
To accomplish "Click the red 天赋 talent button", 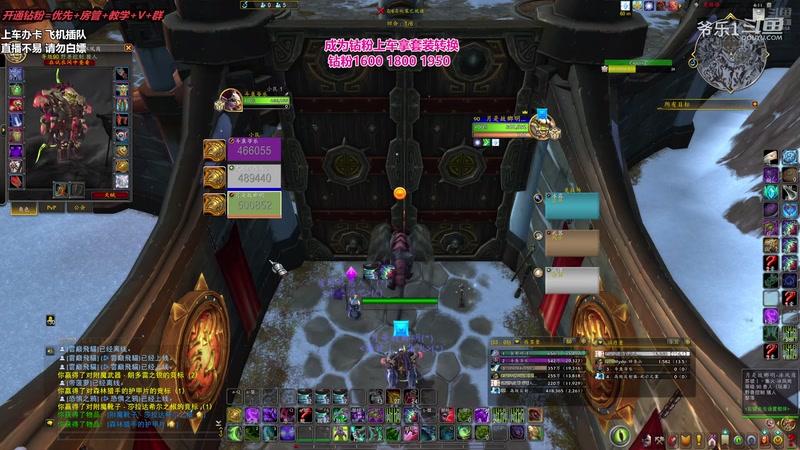I will pyautogui.click(x=110, y=196).
